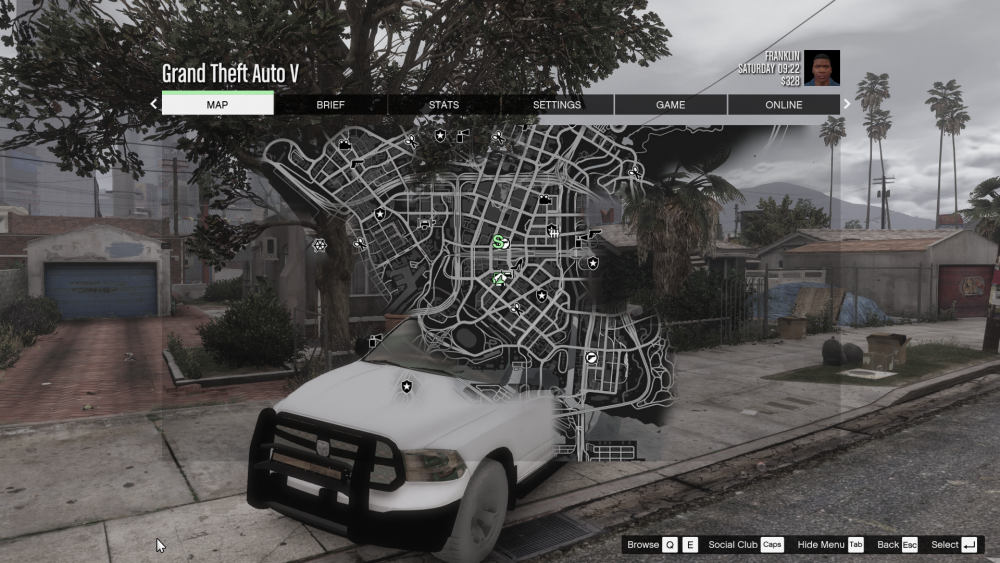Select the hexagonal web marker on the map
This screenshot has height=563, width=1000.
[x=319, y=244]
